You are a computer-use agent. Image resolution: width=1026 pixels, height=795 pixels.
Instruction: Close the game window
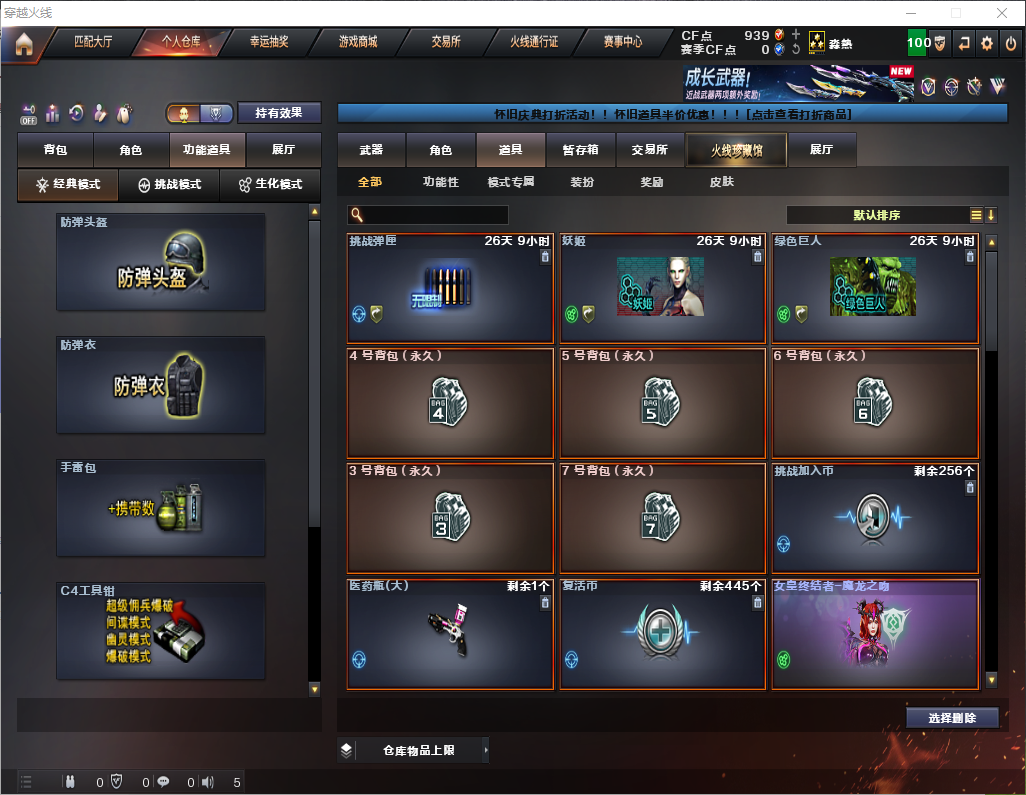pos(1001,13)
